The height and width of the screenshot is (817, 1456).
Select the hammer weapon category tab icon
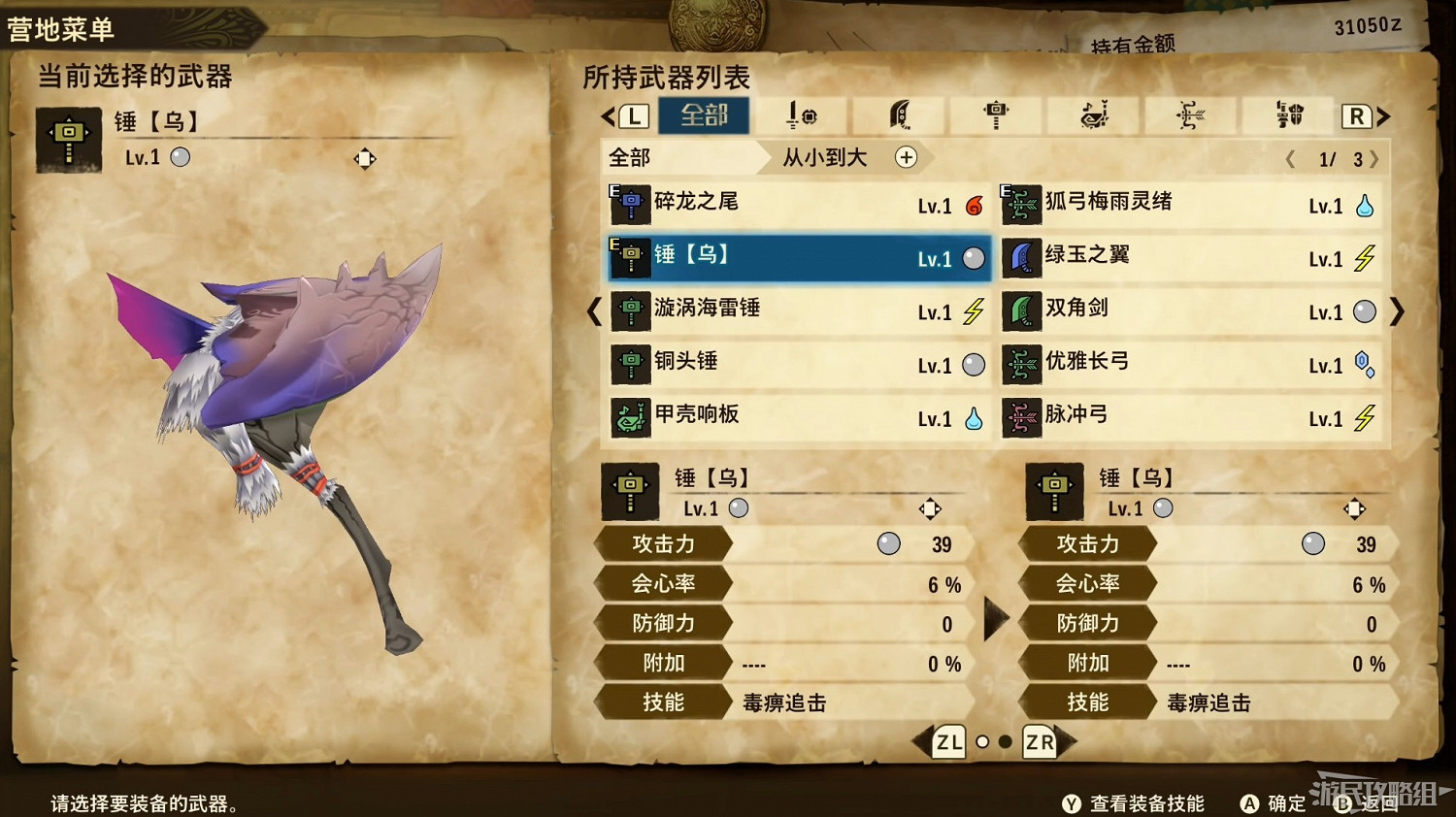pos(995,115)
